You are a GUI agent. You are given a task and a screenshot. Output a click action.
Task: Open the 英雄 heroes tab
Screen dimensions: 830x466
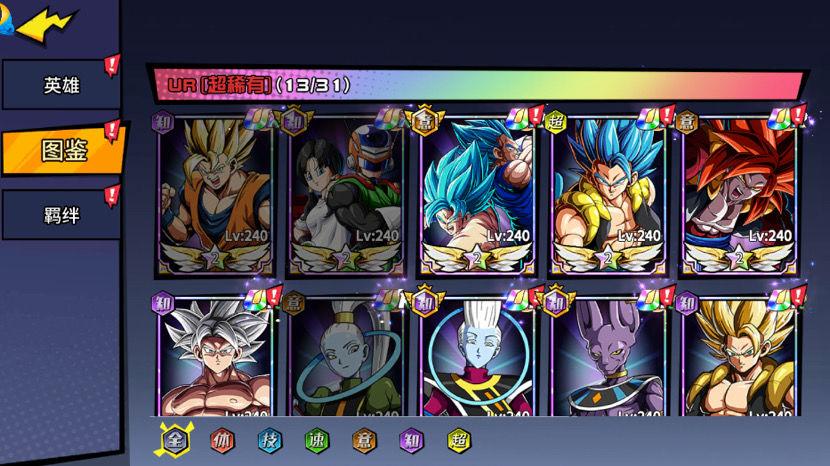[x=61, y=85]
